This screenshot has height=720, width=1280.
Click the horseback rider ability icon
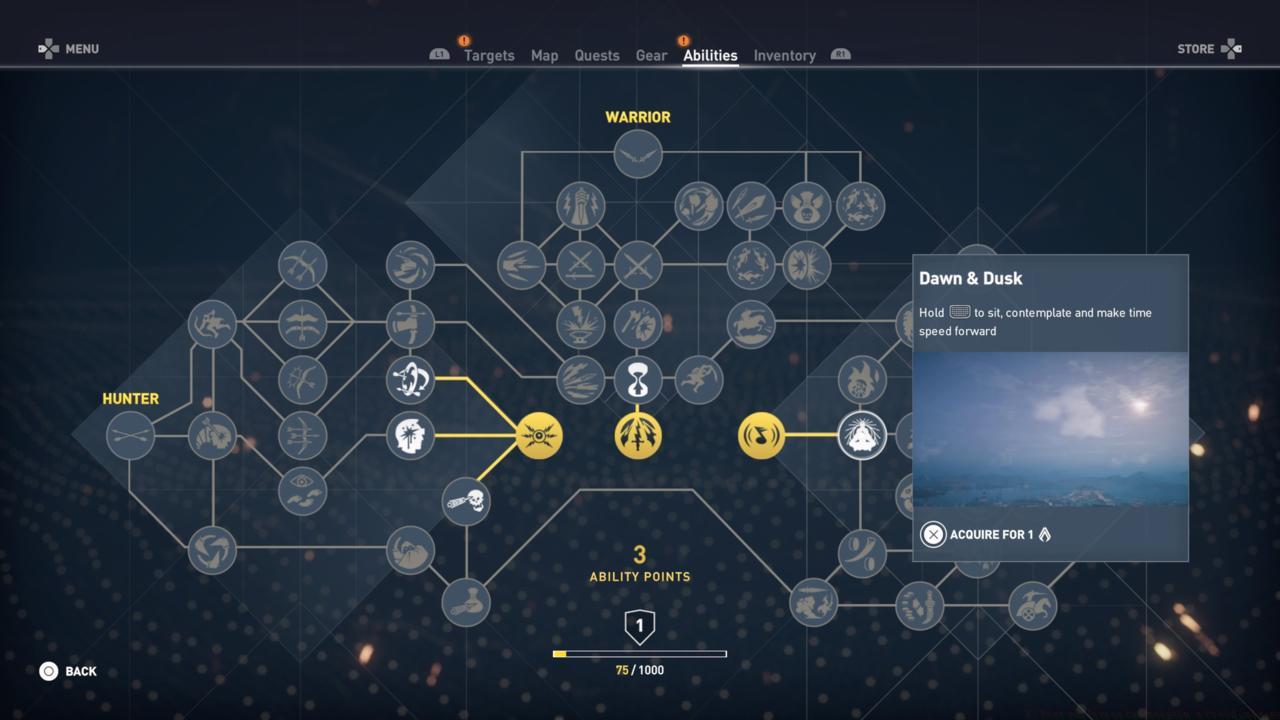coord(751,324)
